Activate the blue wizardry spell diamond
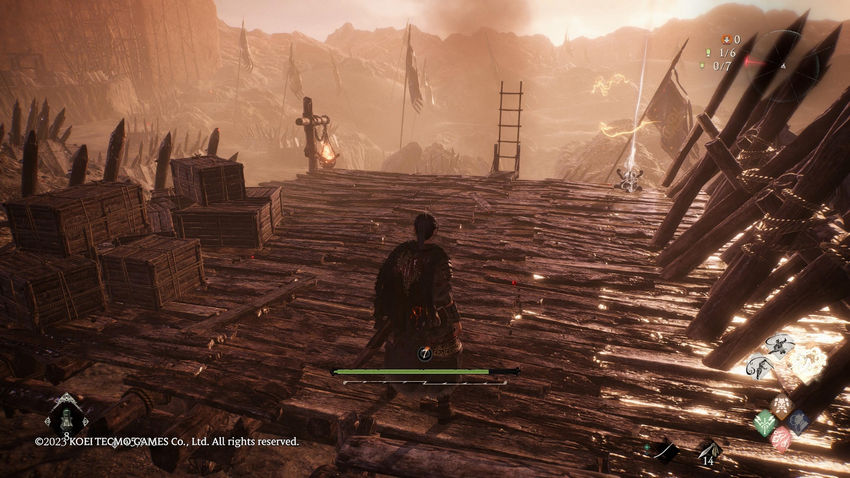Viewport: 850px width, 478px height. [x=797, y=421]
